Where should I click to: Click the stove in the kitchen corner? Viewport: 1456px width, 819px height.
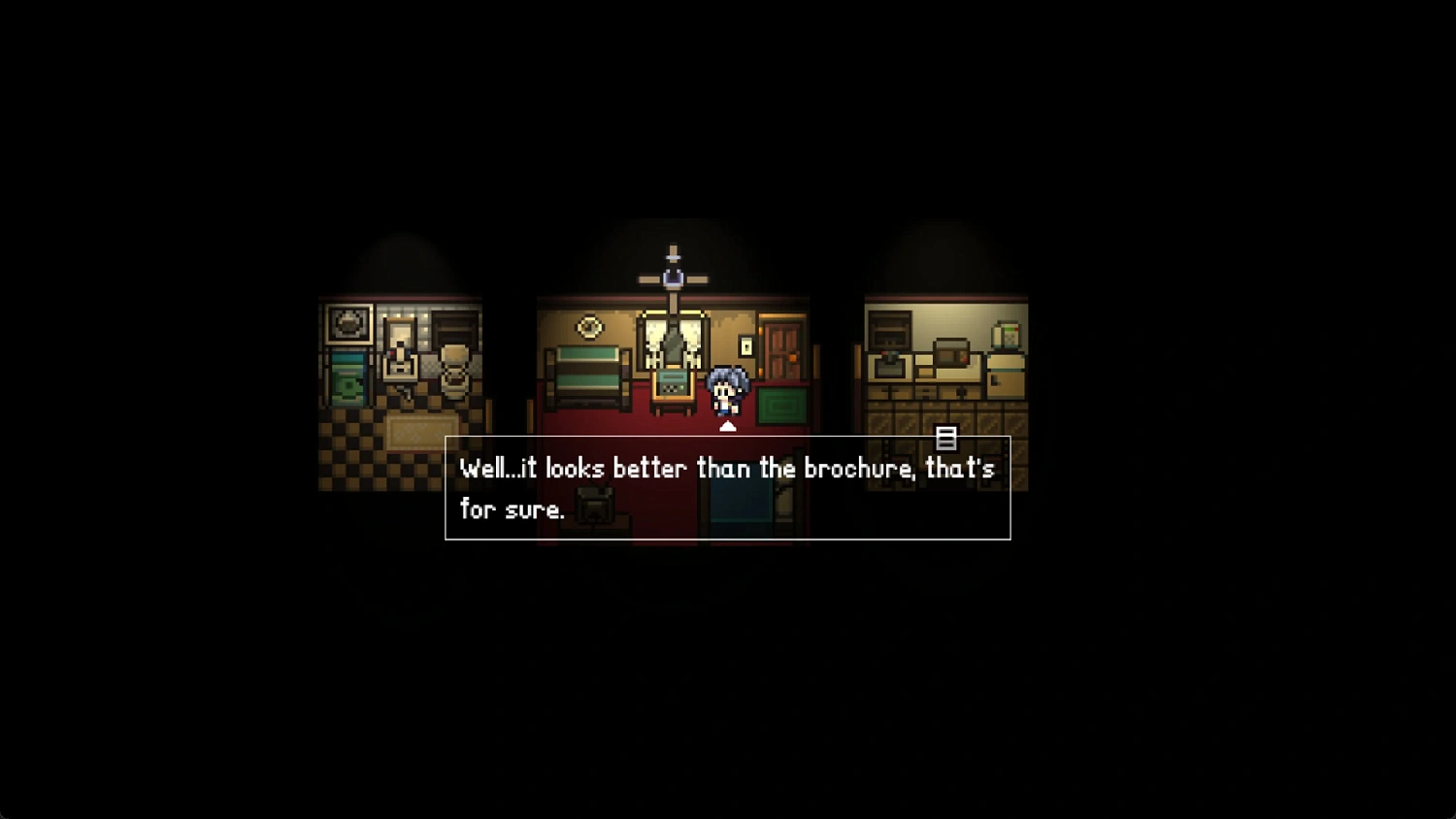point(888,330)
